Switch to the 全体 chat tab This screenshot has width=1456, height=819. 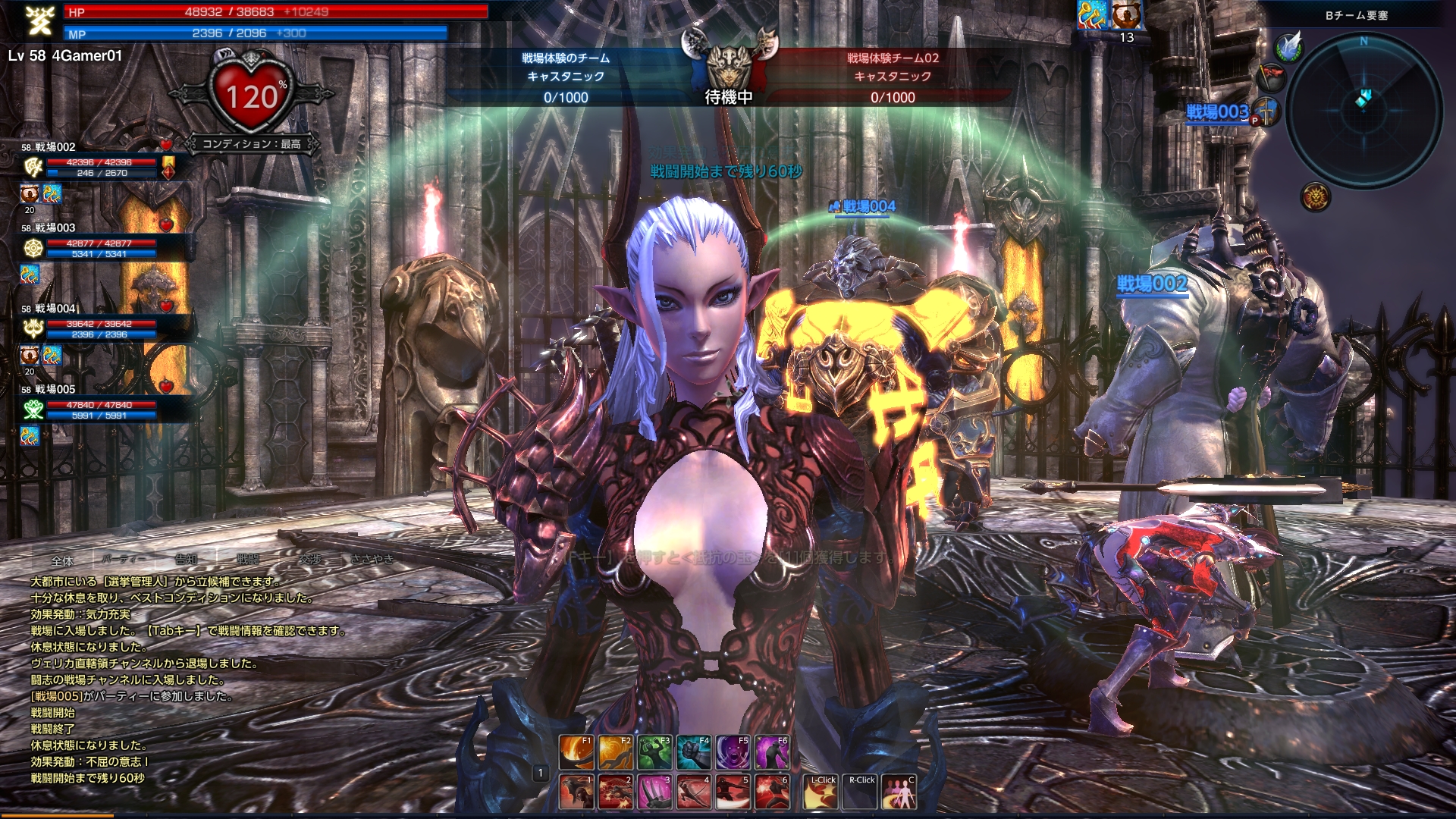[x=62, y=560]
